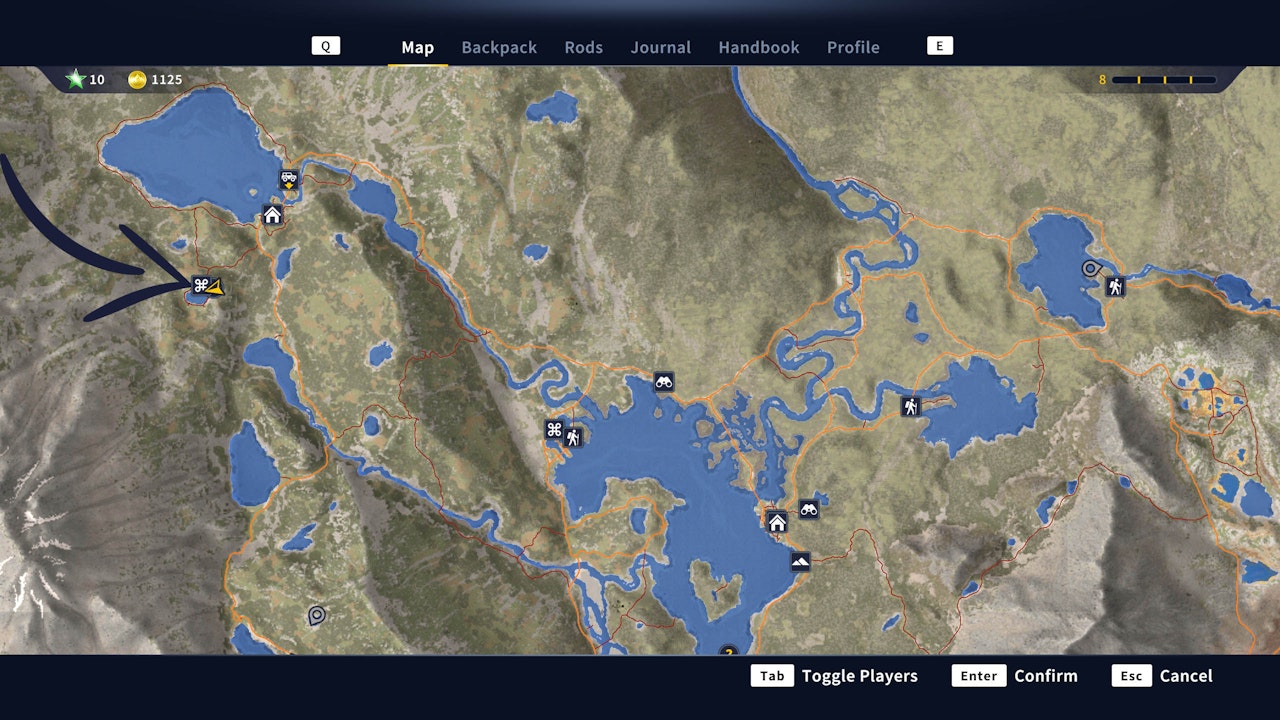Open the Journal tab
The height and width of the screenshot is (720, 1280).
(x=660, y=47)
